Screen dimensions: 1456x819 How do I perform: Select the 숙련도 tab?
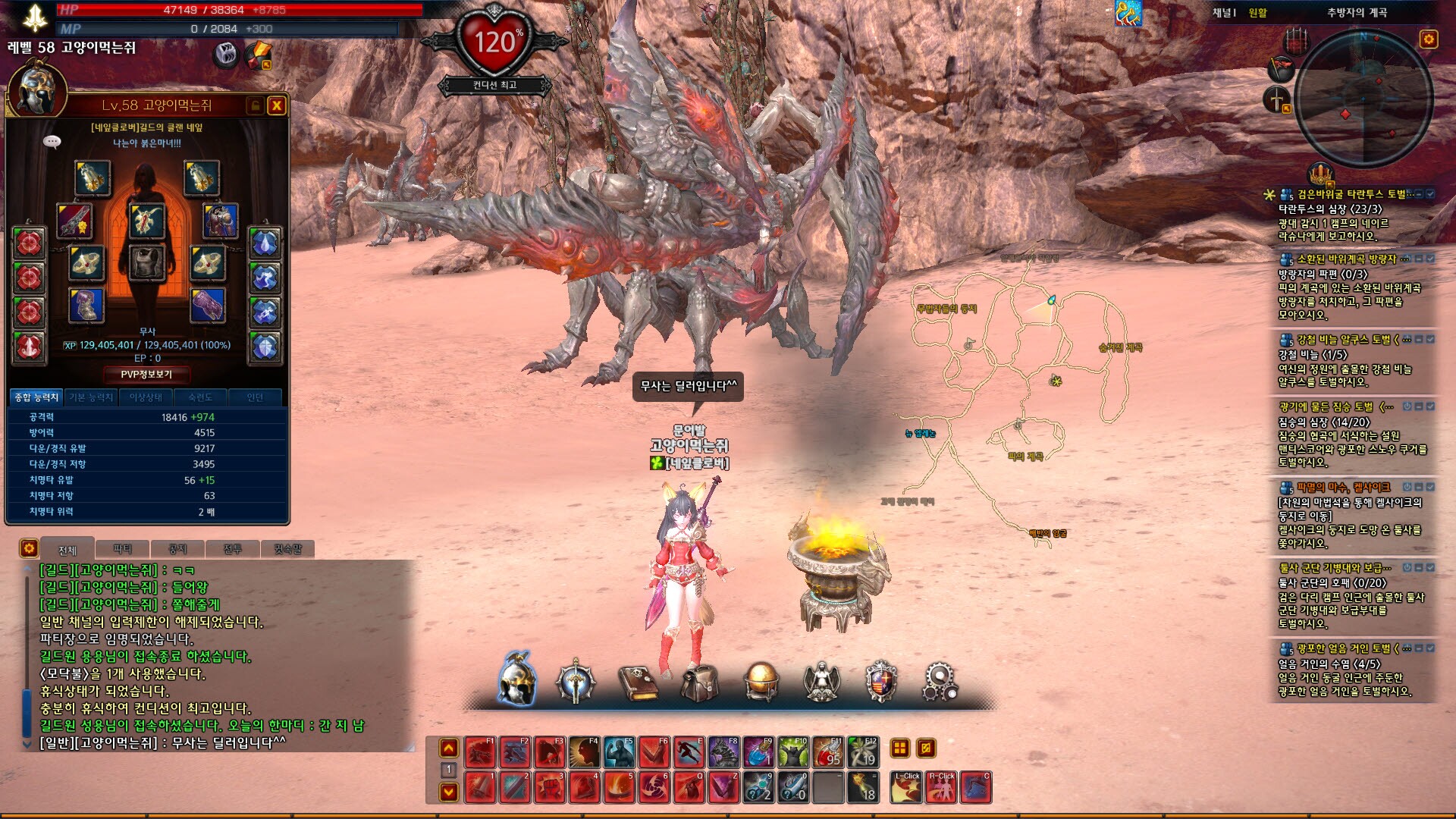200,397
